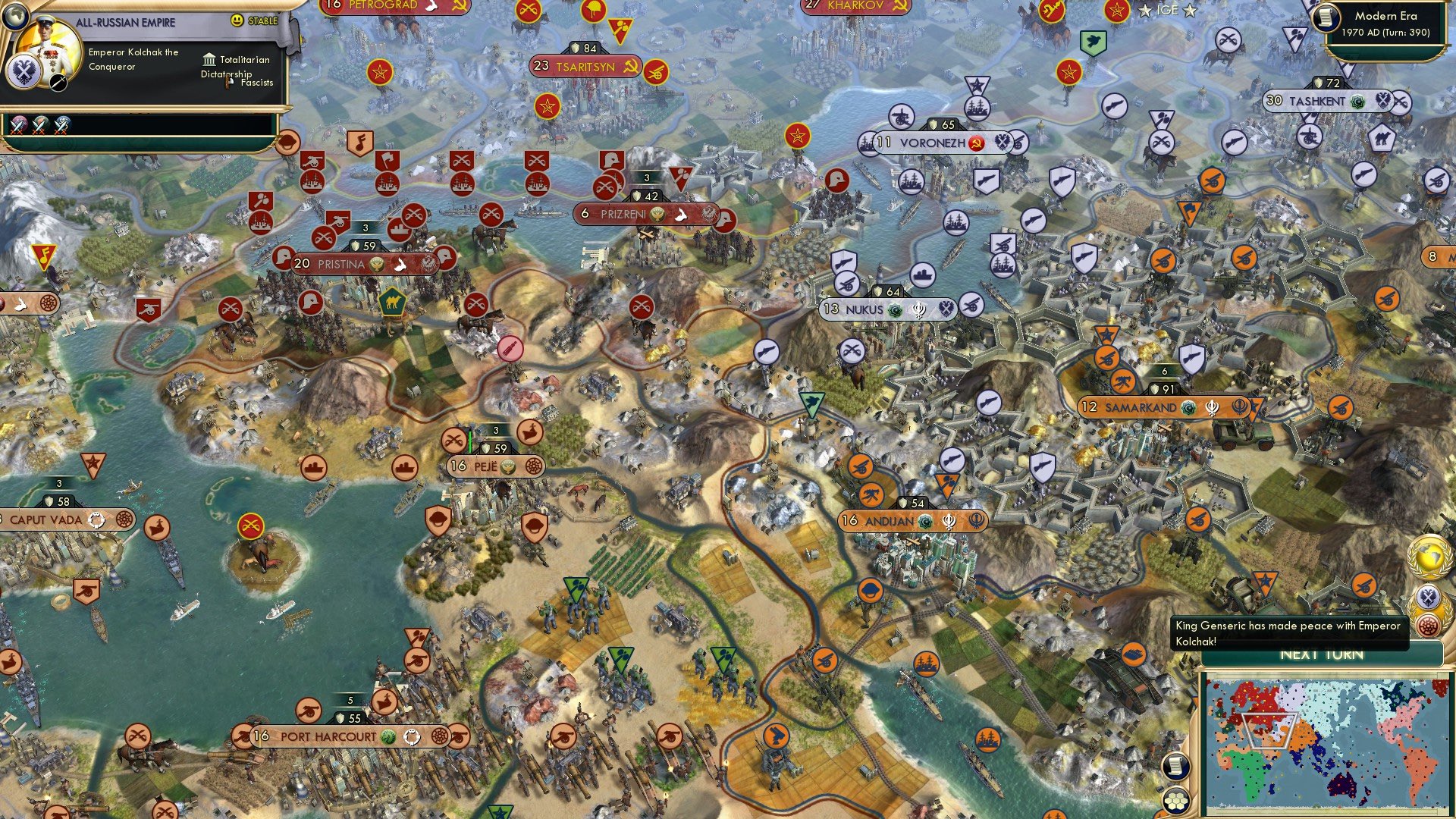
Task: Click the crossed-swords war indicator below leader panel
Action: [x=19, y=125]
